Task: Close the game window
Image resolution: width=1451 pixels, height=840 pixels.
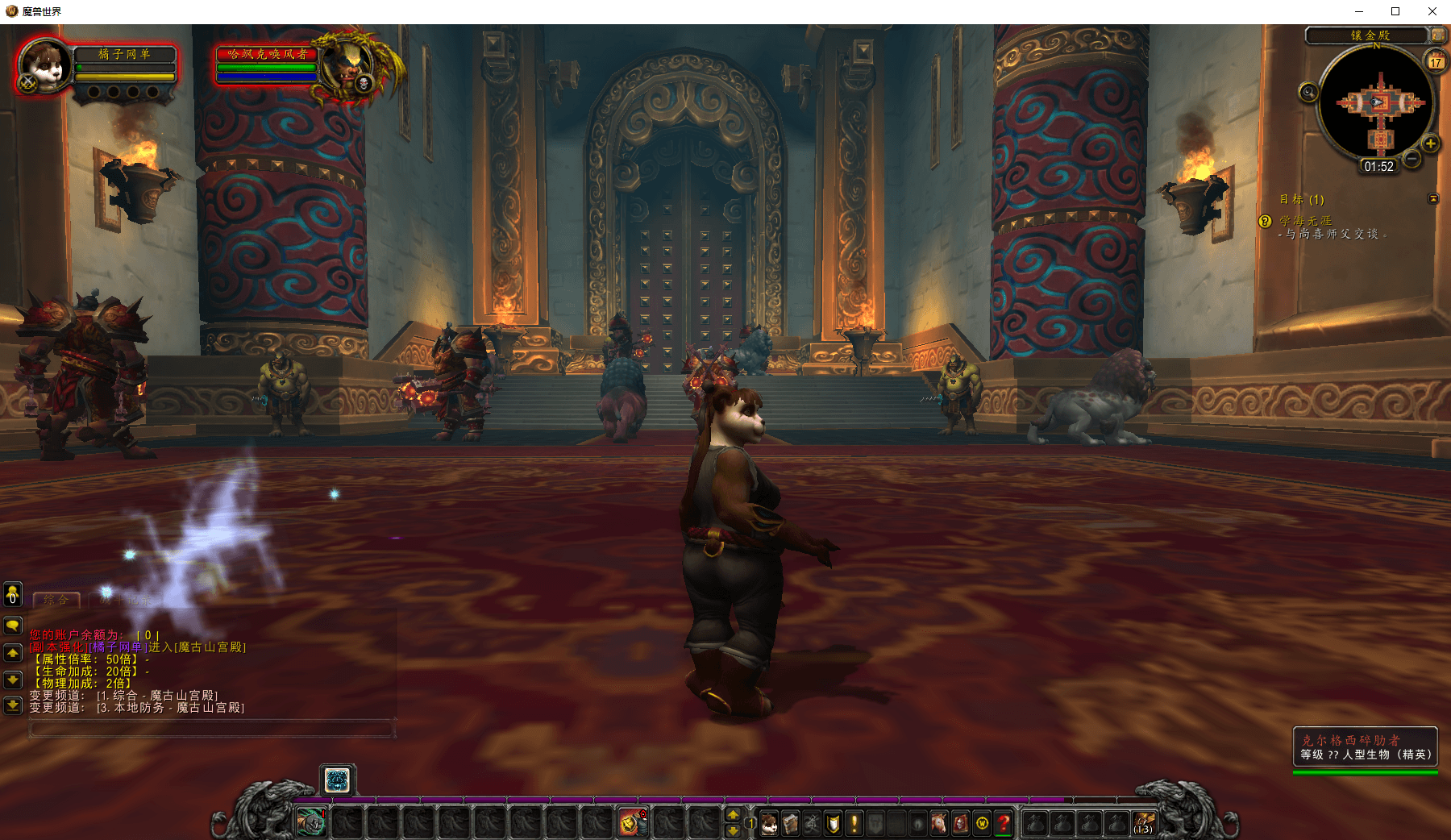Action: click(1432, 11)
